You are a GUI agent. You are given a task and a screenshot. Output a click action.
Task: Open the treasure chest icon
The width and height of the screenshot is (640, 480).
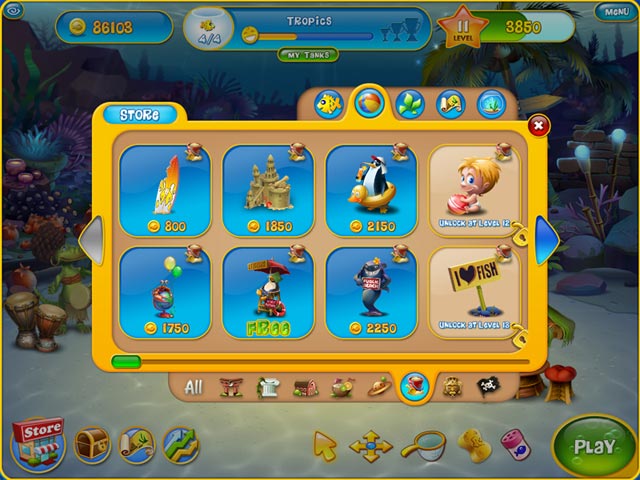93,444
